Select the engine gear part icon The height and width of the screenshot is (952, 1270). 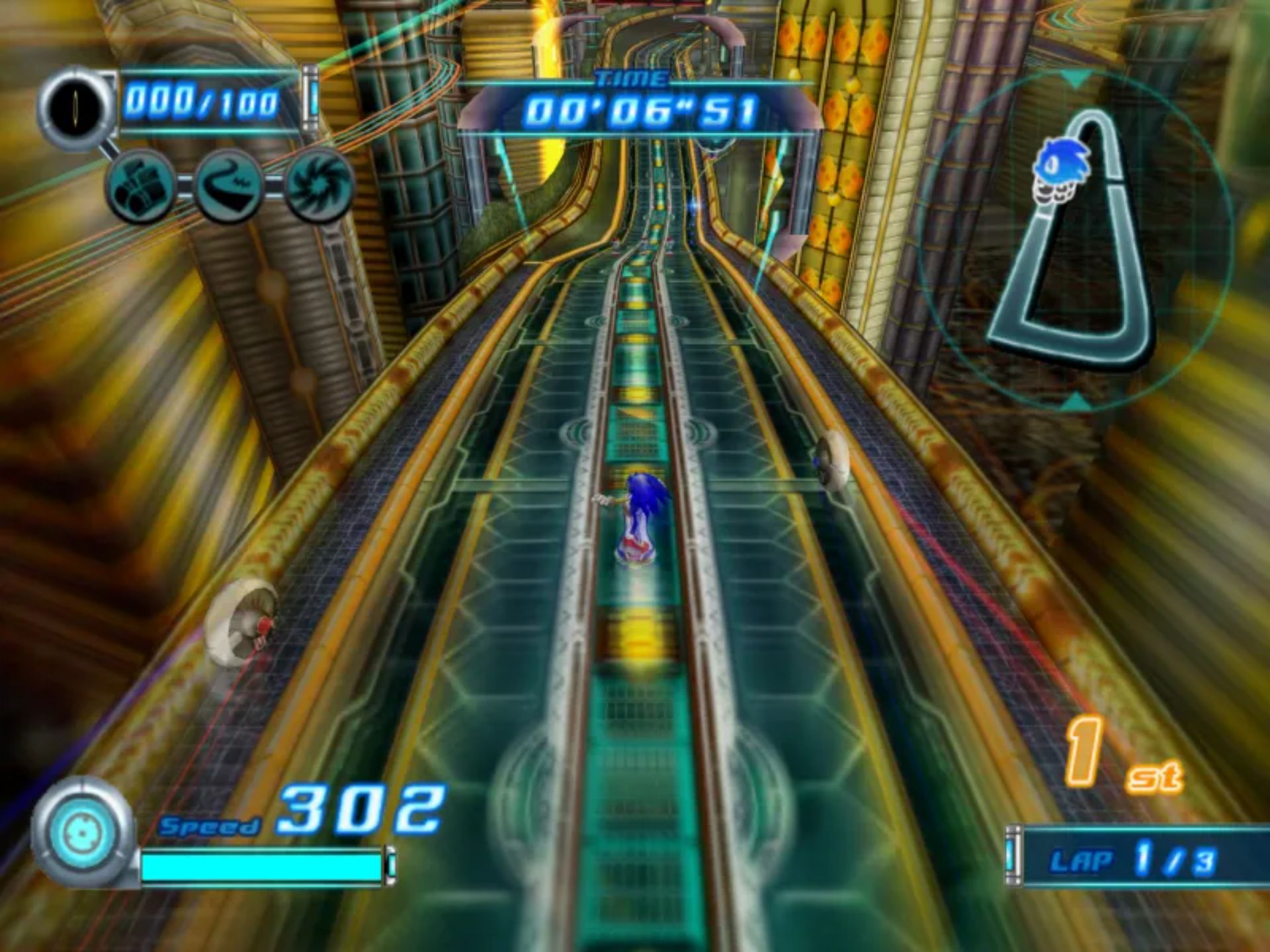pos(140,186)
